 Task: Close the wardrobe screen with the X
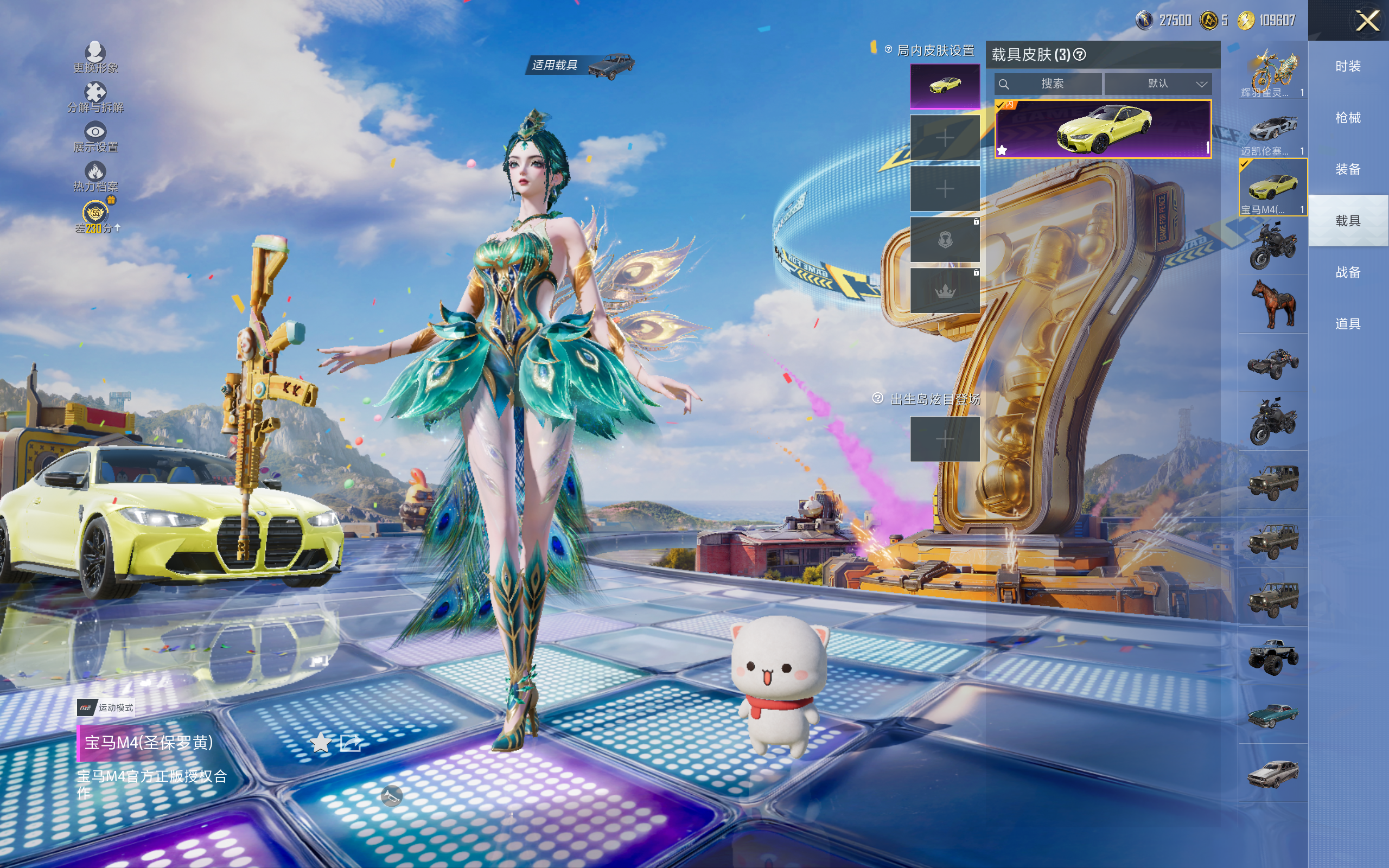tap(1367, 21)
